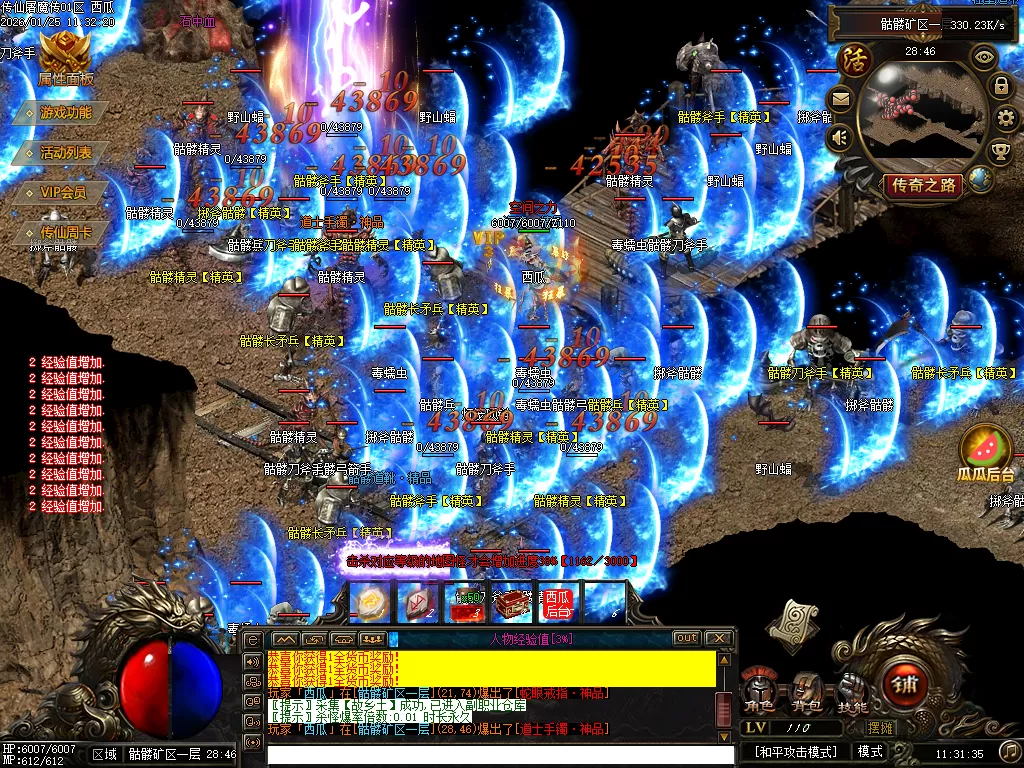Close the chat panel with X
This screenshot has width=1024, height=768.
tap(718, 638)
